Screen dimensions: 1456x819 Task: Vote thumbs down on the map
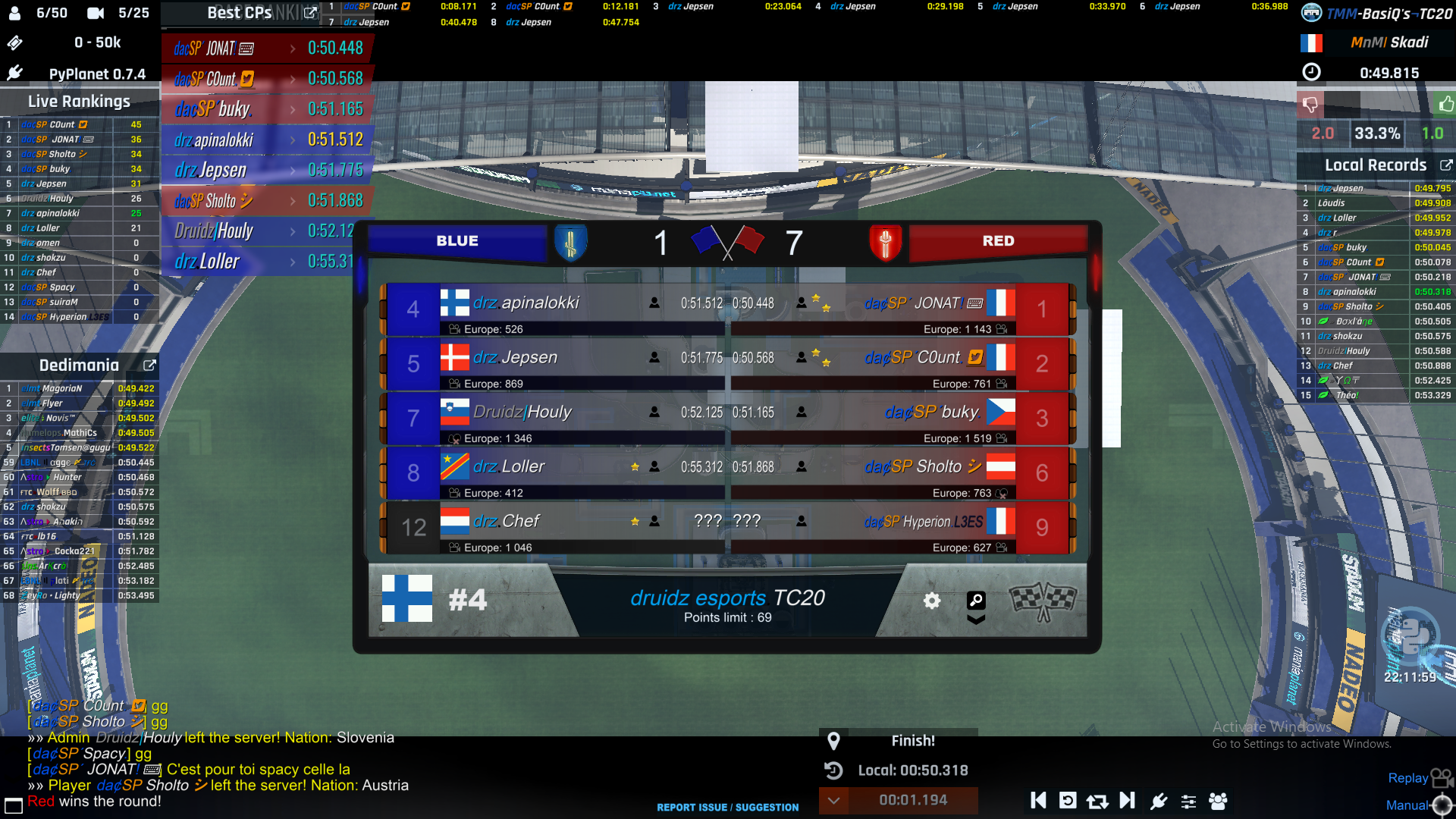click(1310, 104)
